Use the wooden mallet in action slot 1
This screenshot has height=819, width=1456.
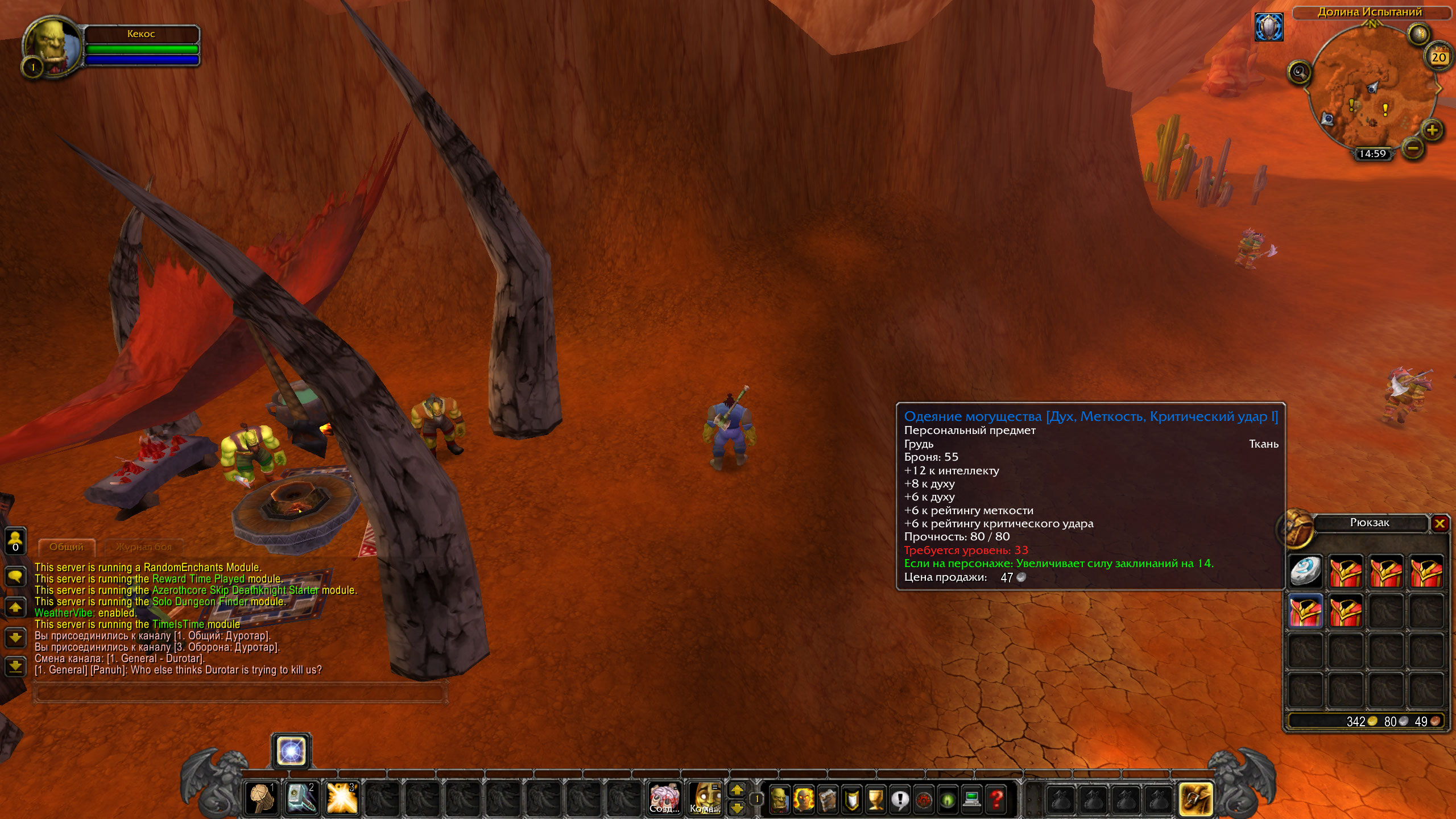click(261, 798)
